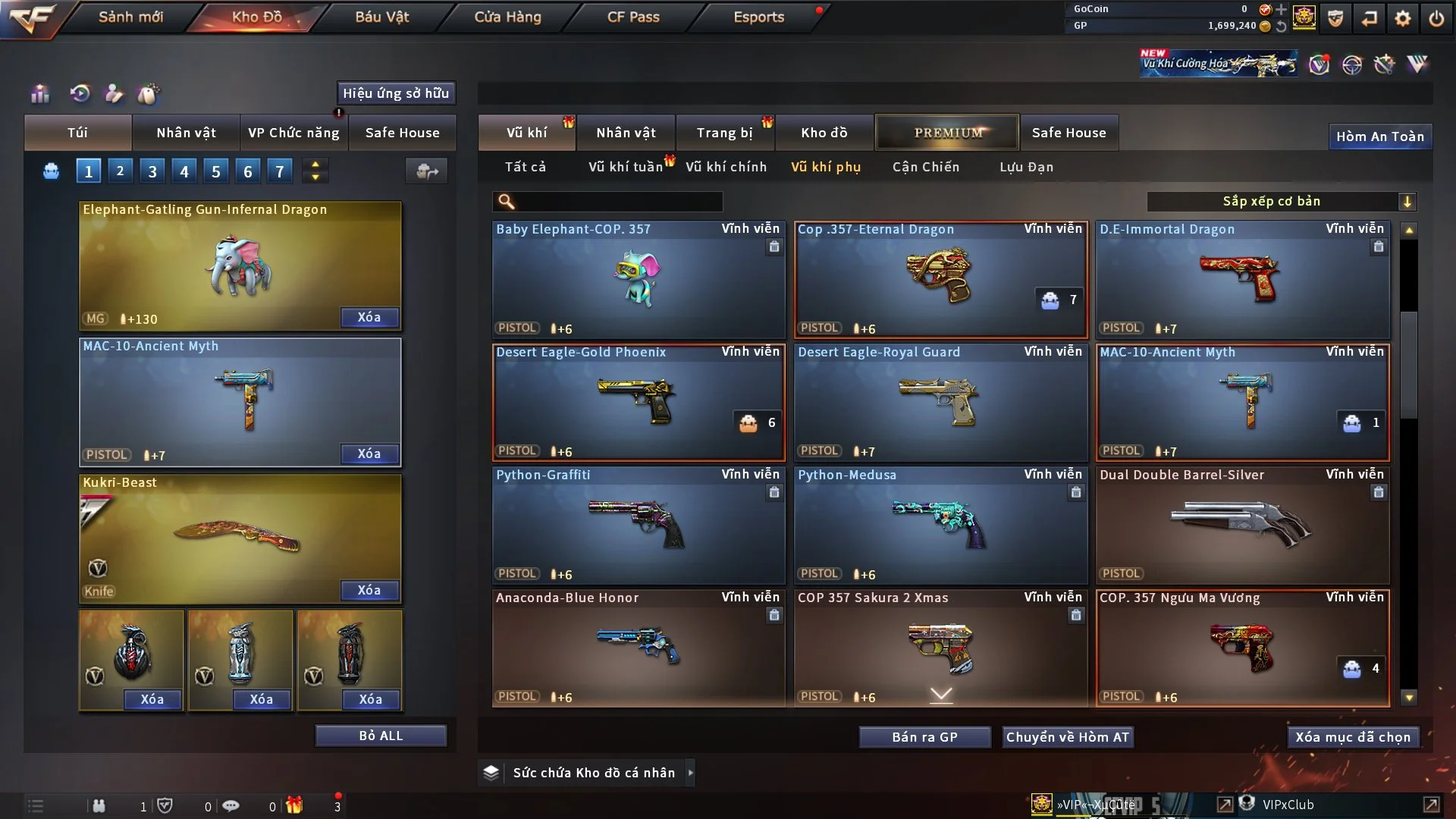
Task: Show the Cận Chiến melee category
Action: coord(926,167)
